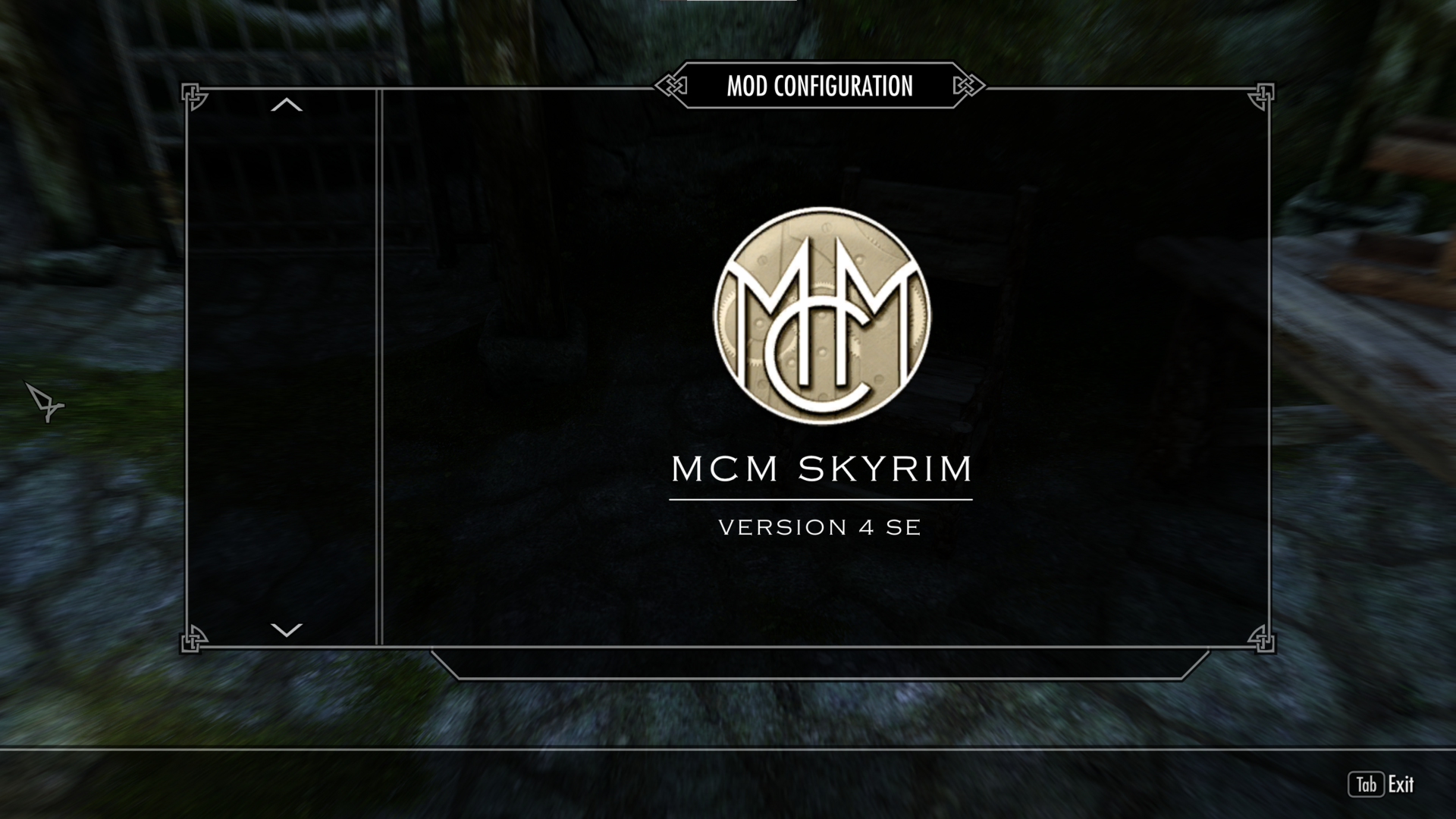The width and height of the screenshot is (1456, 819).
Task: Select the MOD CONFIGURATION title banner
Action: (x=819, y=86)
